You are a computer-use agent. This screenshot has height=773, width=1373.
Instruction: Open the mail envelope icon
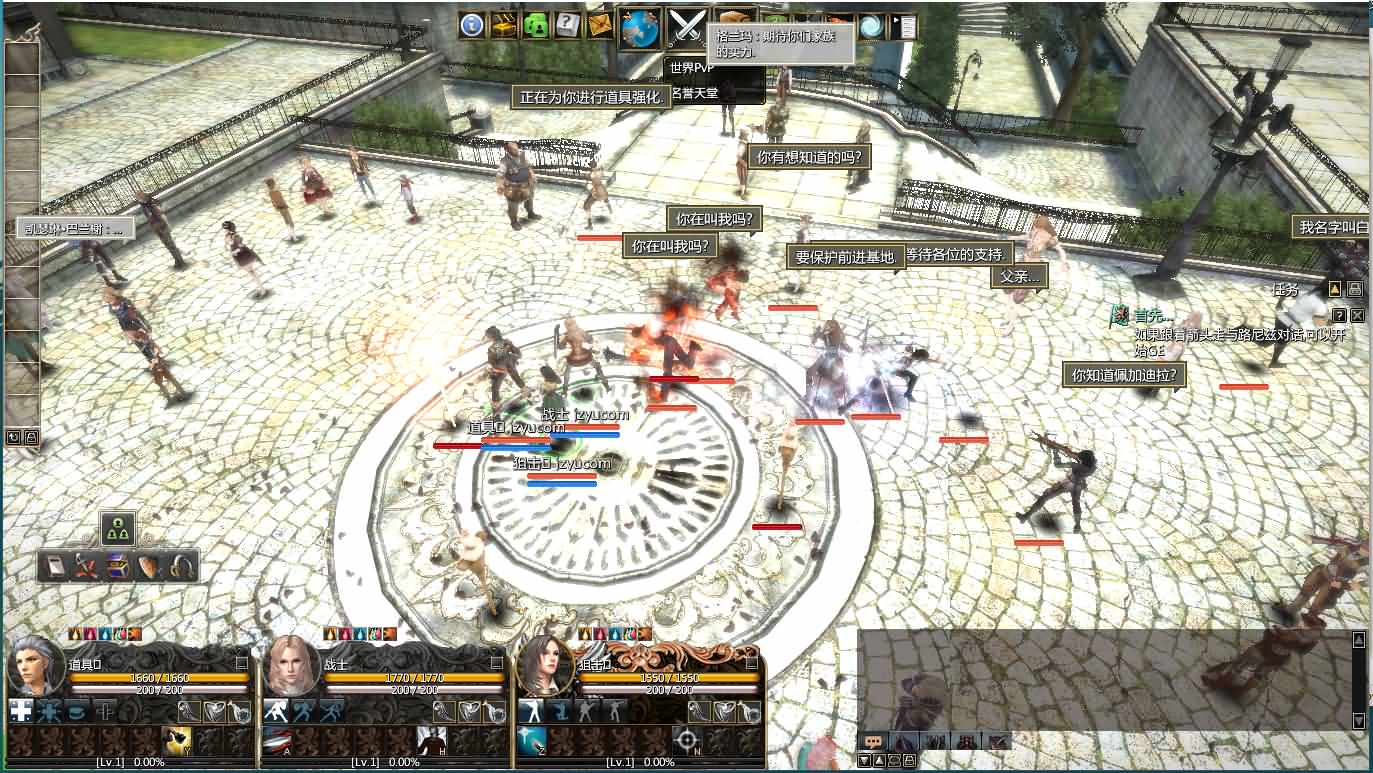(600, 25)
